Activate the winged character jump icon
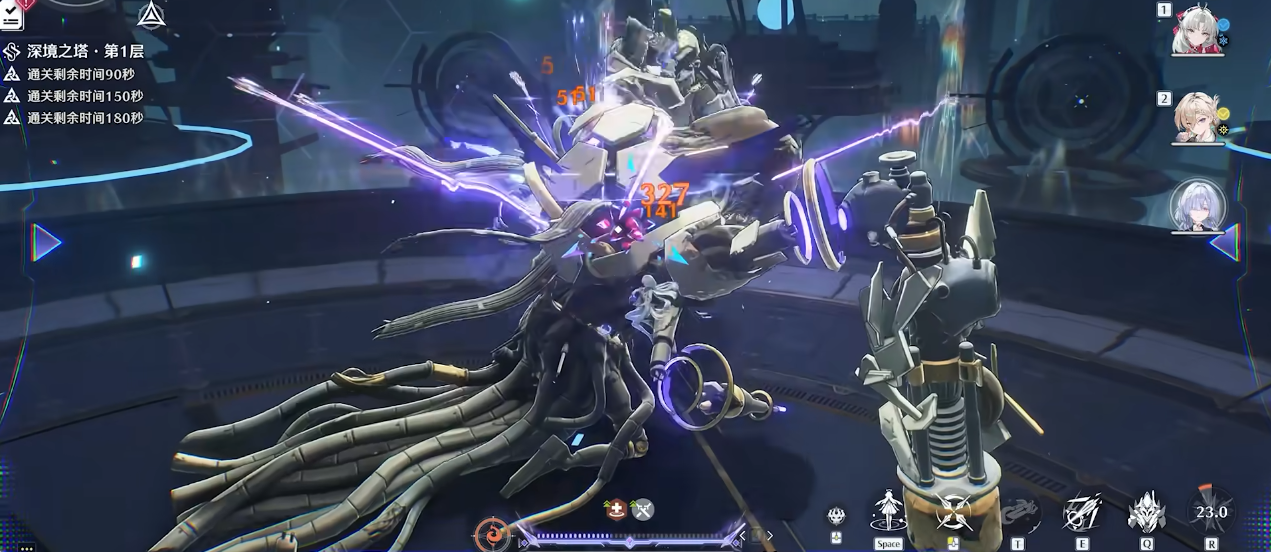 tap(887, 511)
